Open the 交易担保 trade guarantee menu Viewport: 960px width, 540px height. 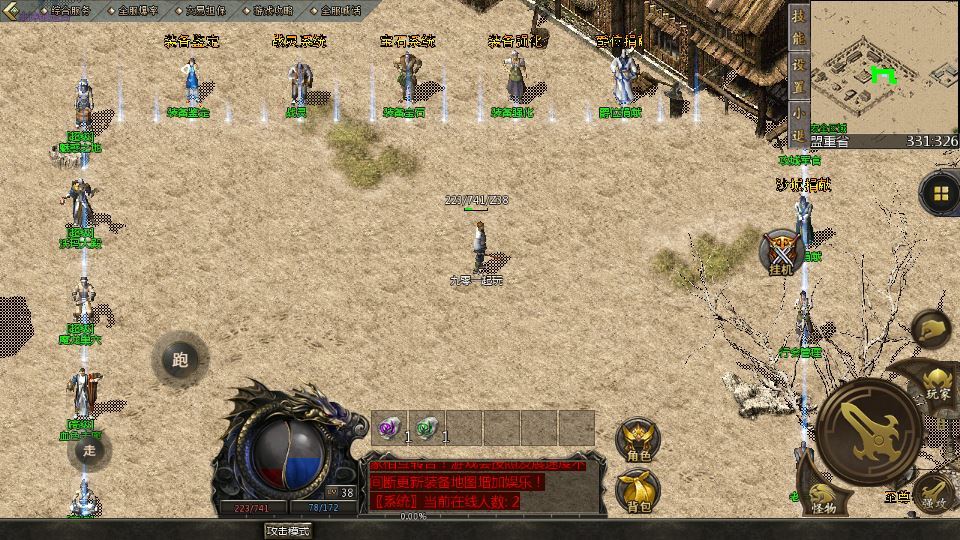tap(205, 10)
